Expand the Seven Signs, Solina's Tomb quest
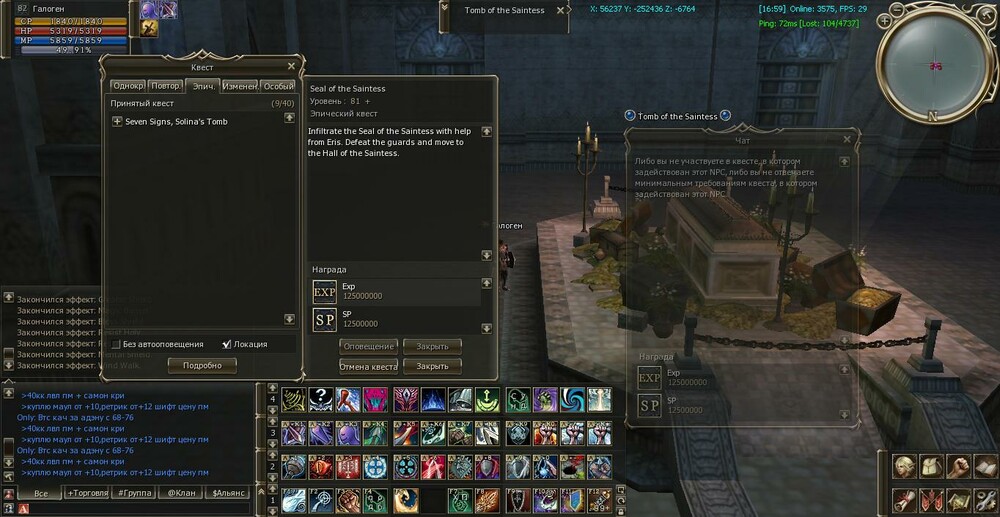The width and height of the screenshot is (1000, 517). (117, 122)
